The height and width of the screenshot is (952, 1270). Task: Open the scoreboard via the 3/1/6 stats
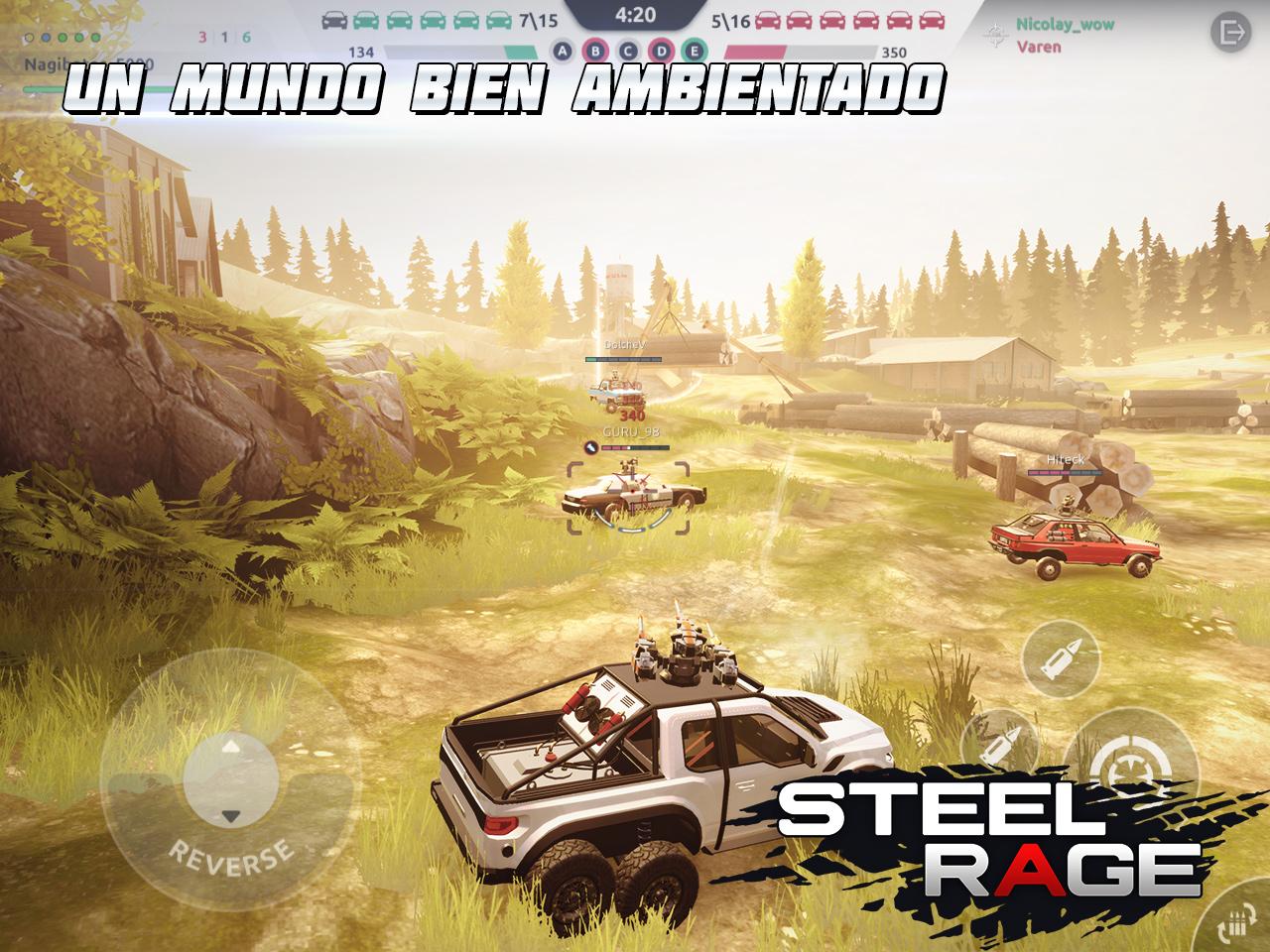point(224,36)
